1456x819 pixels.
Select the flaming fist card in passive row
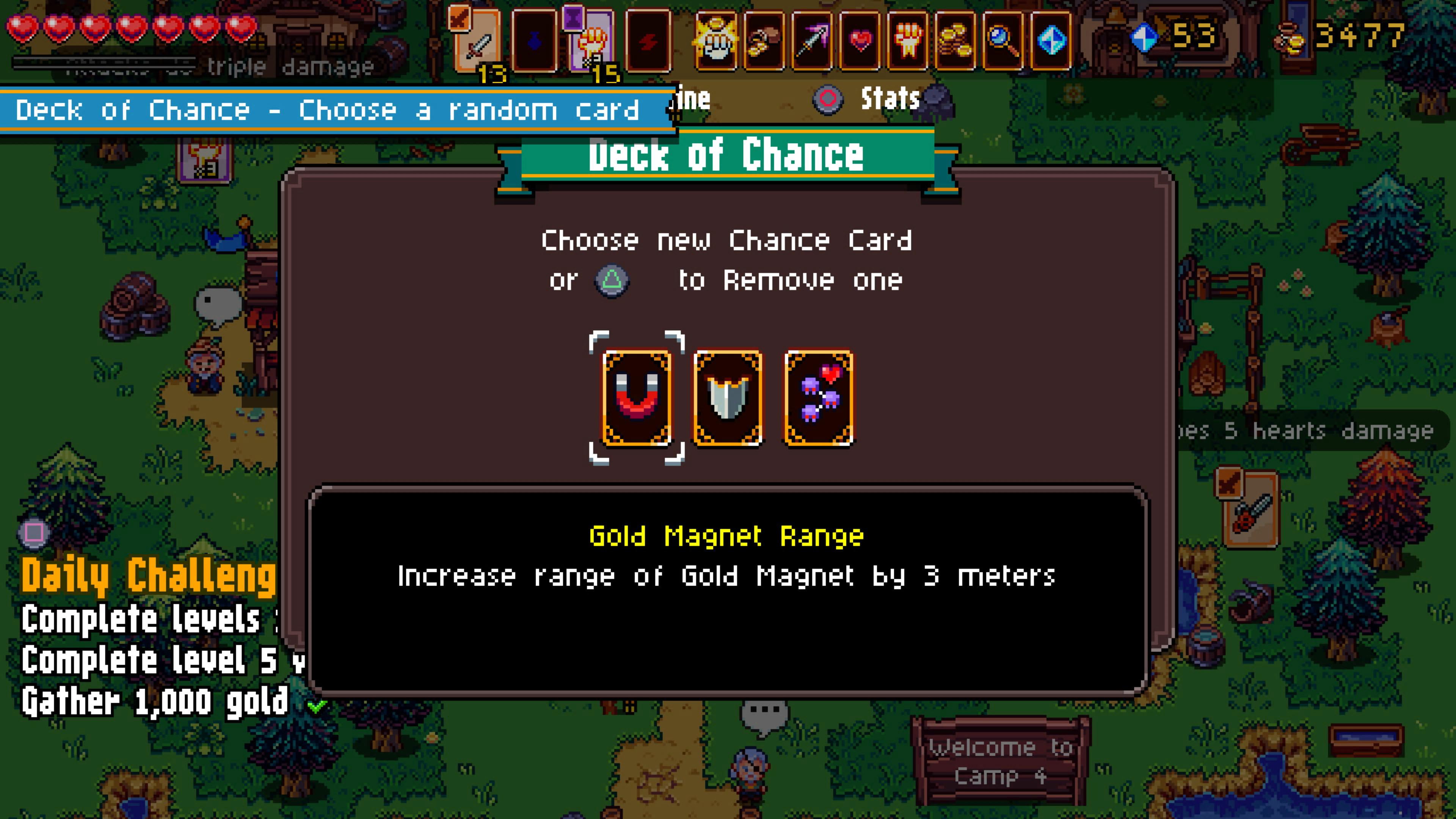[x=908, y=41]
